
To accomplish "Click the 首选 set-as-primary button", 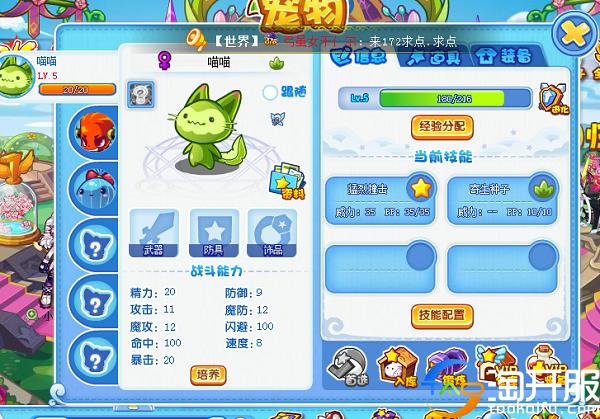I will (349, 369).
